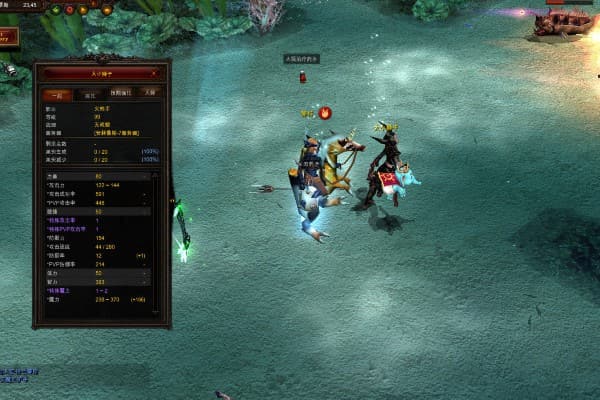Select the stat row showing value 383
The image size is (600, 400).
point(95,282)
